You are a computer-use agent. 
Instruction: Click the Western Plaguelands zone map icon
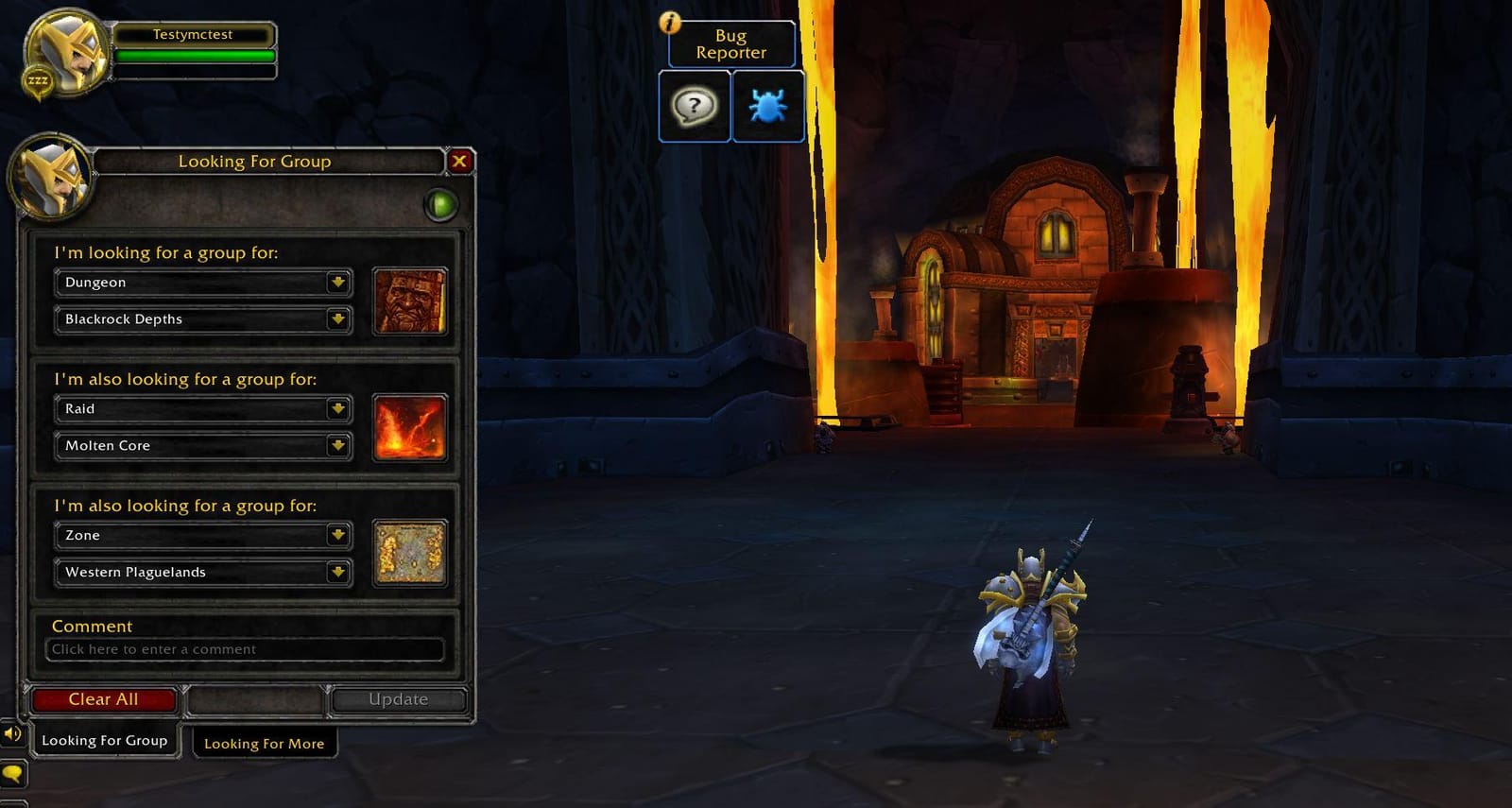[410, 555]
